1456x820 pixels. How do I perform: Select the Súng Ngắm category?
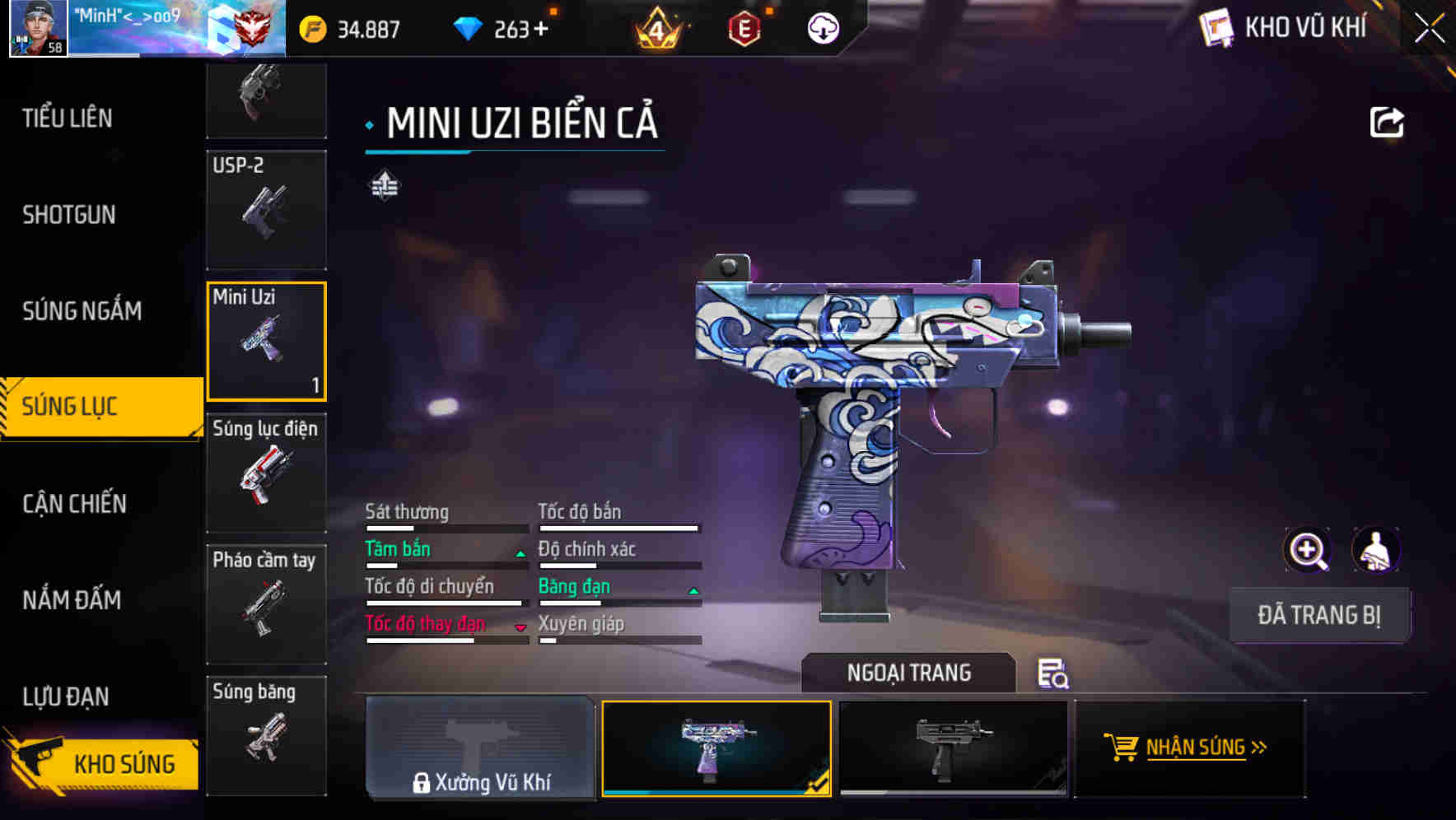(82, 311)
